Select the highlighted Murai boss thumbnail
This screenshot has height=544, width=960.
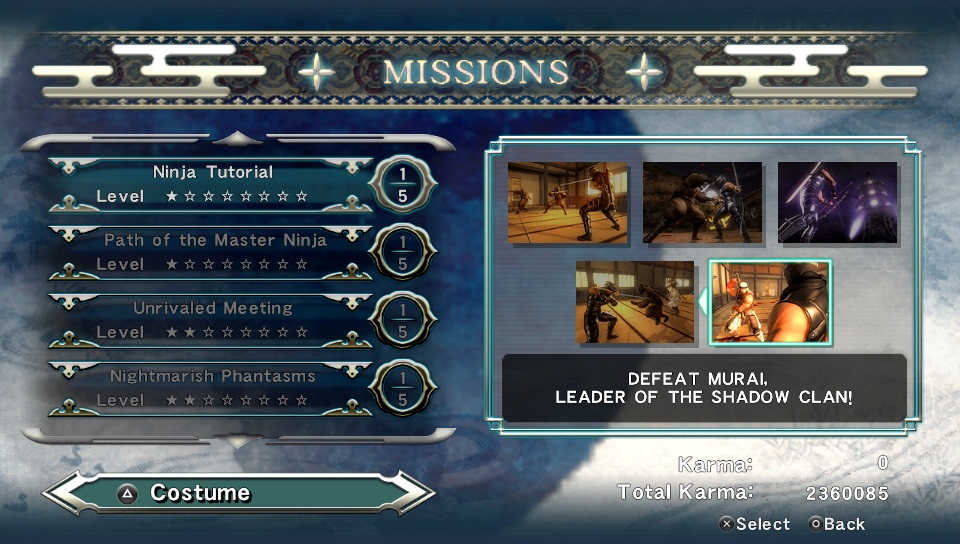pyautogui.click(x=769, y=301)
